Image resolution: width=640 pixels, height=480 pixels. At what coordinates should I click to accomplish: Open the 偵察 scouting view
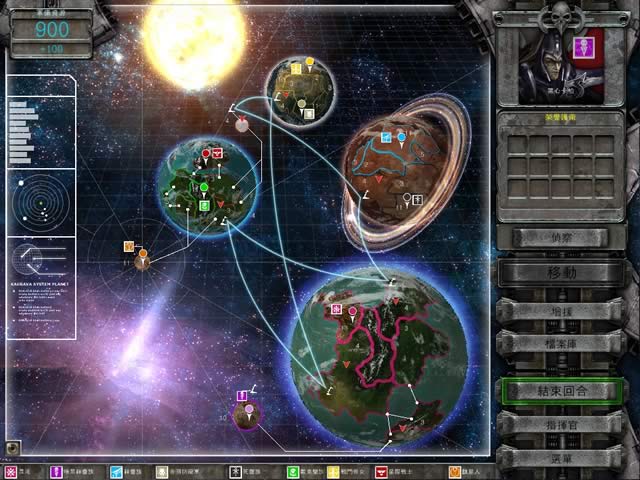pyautogui.click(x=562, y=237)
